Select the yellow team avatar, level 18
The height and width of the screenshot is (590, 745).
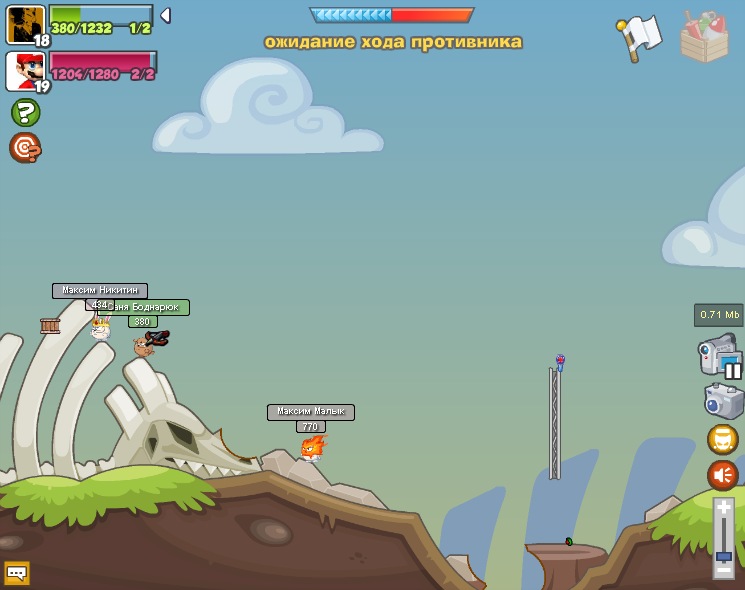[24, 22]
